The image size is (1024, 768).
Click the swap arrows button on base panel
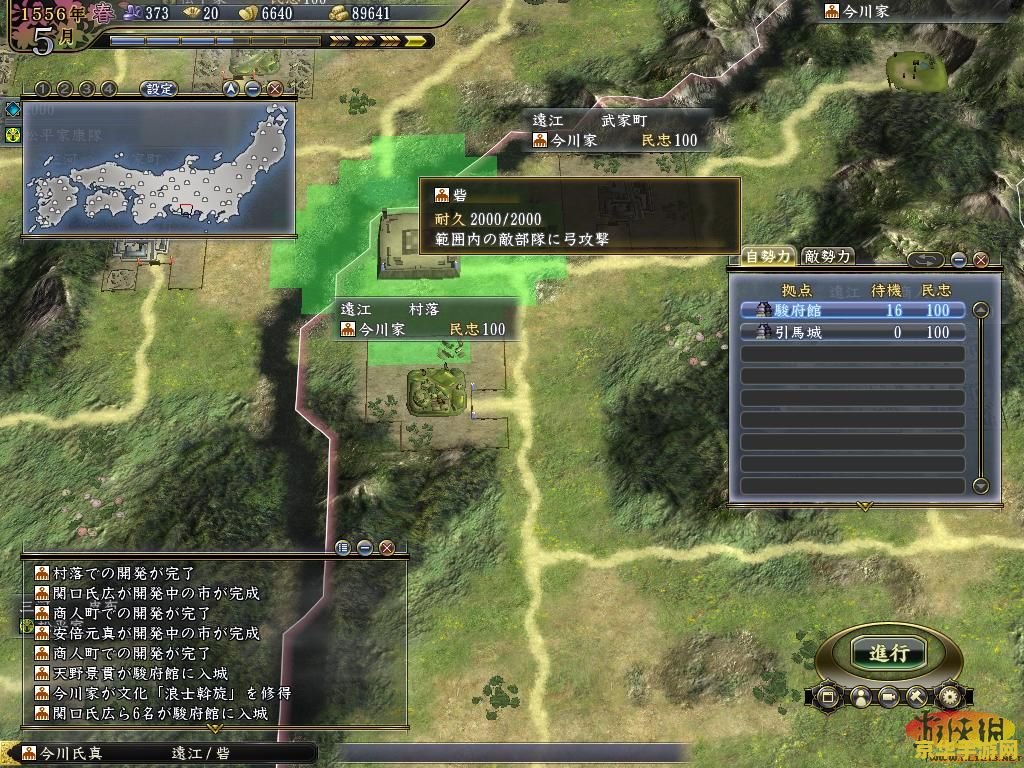coord(926,260)
